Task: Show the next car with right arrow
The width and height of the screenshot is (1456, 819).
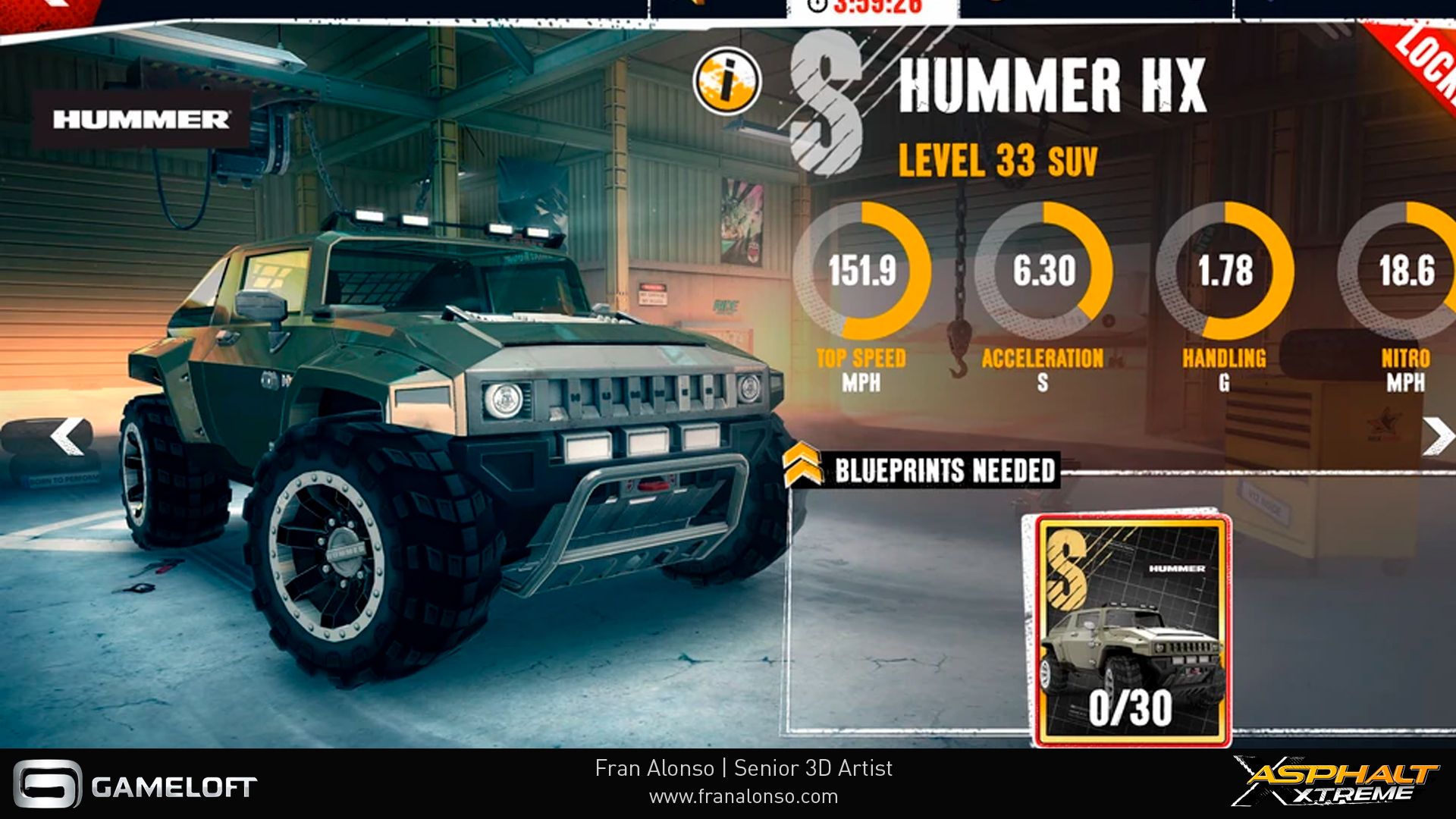Action: click(x=1437, y=436)
